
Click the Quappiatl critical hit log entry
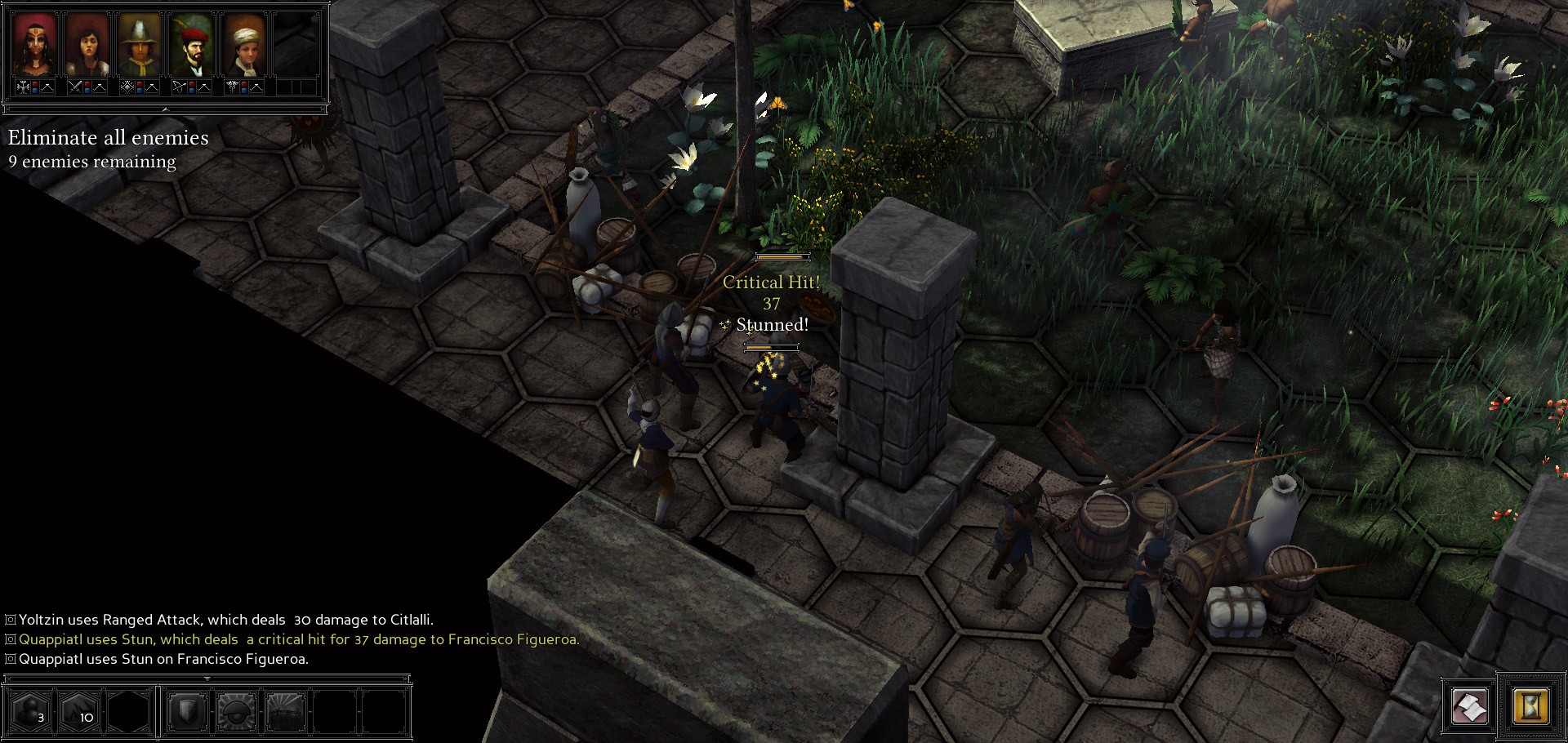pyautogui.click(x=298, y=639)
